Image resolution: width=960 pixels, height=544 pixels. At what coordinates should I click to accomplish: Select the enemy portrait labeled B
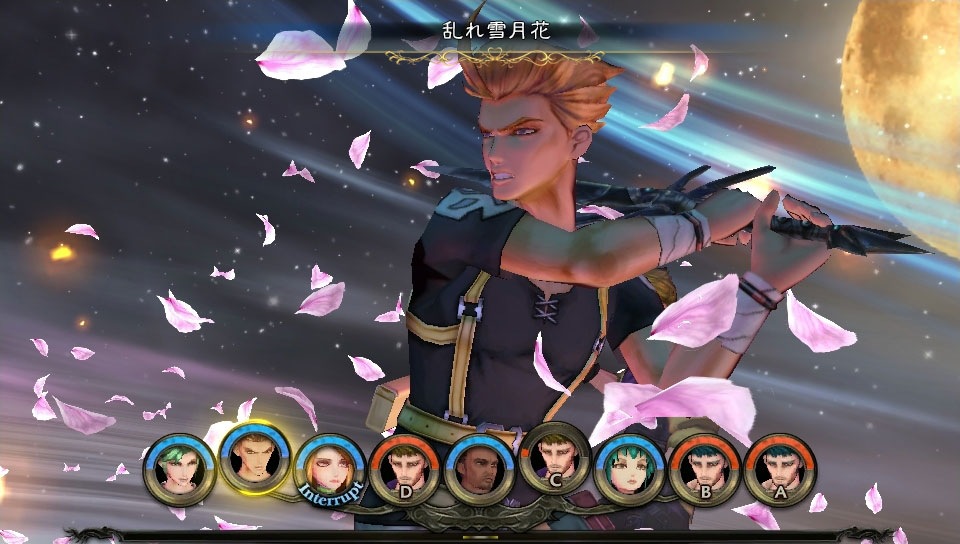click(x=704, y=470)
